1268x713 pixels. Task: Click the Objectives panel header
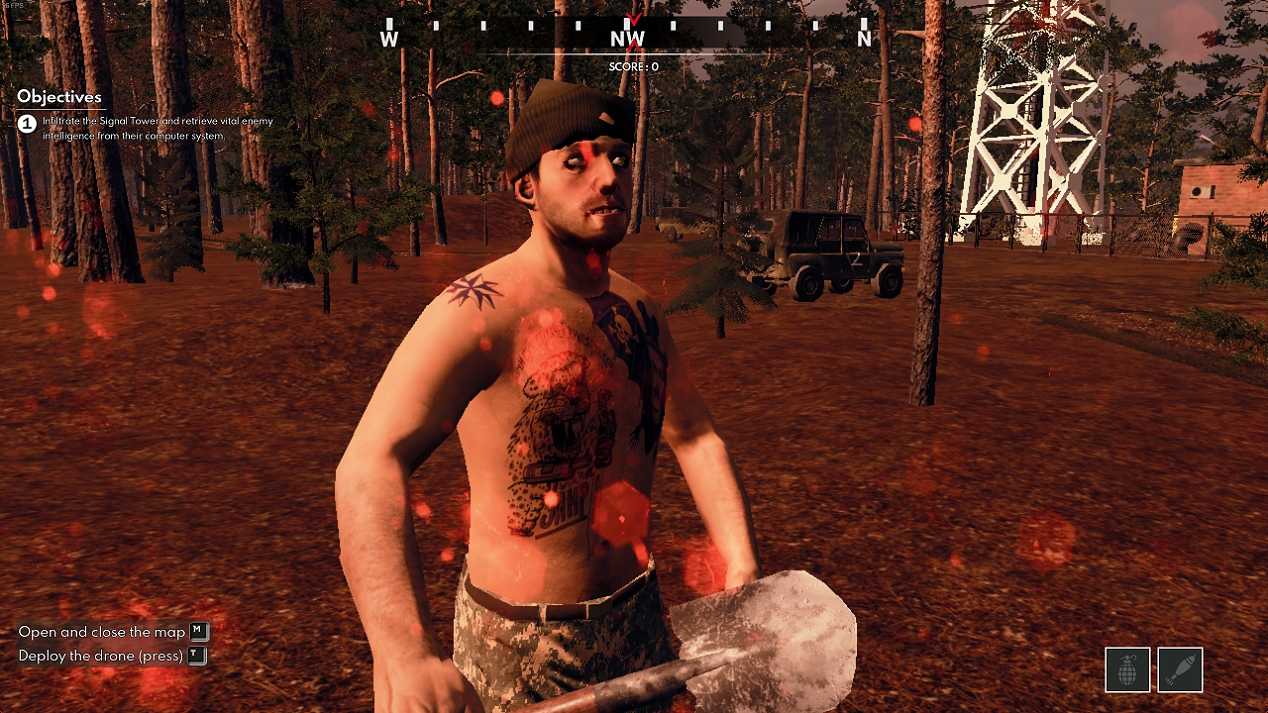point(60,97)
